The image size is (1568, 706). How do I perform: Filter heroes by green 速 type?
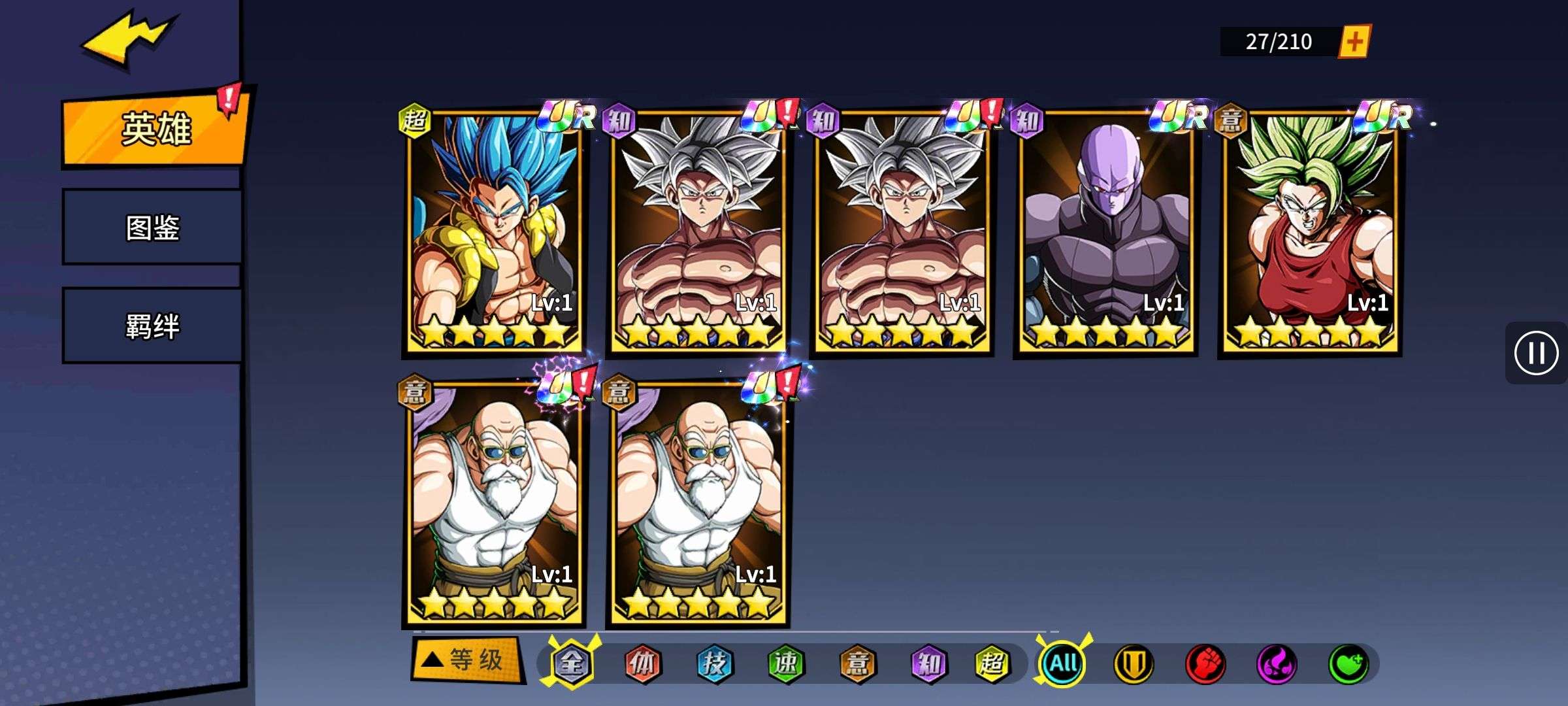tap(785, 664)
